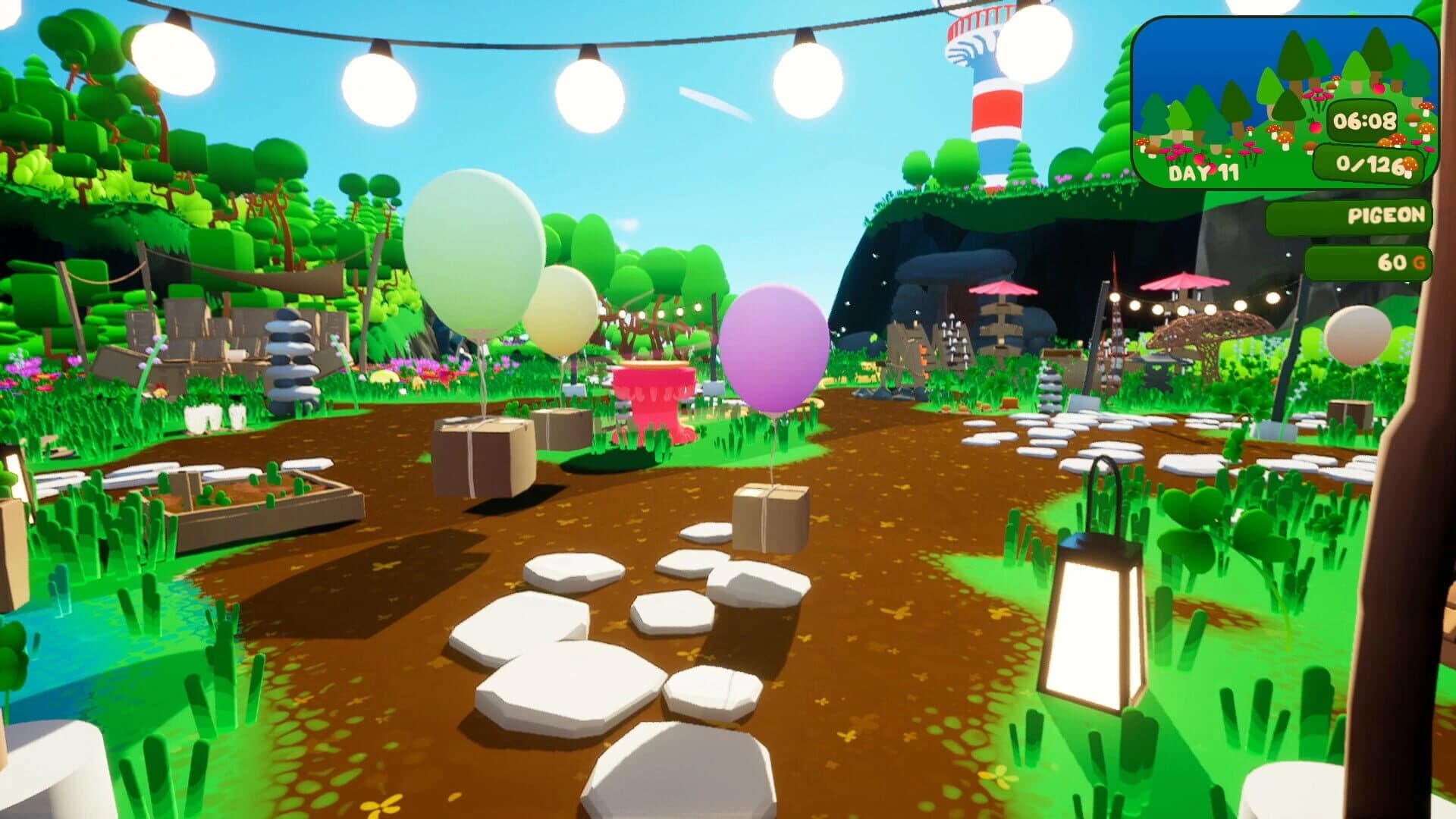The width and height of the screenshot is (1456, 819).
Task: Click a pink flower cluster on the minimap
Action: pos(1318,96)
